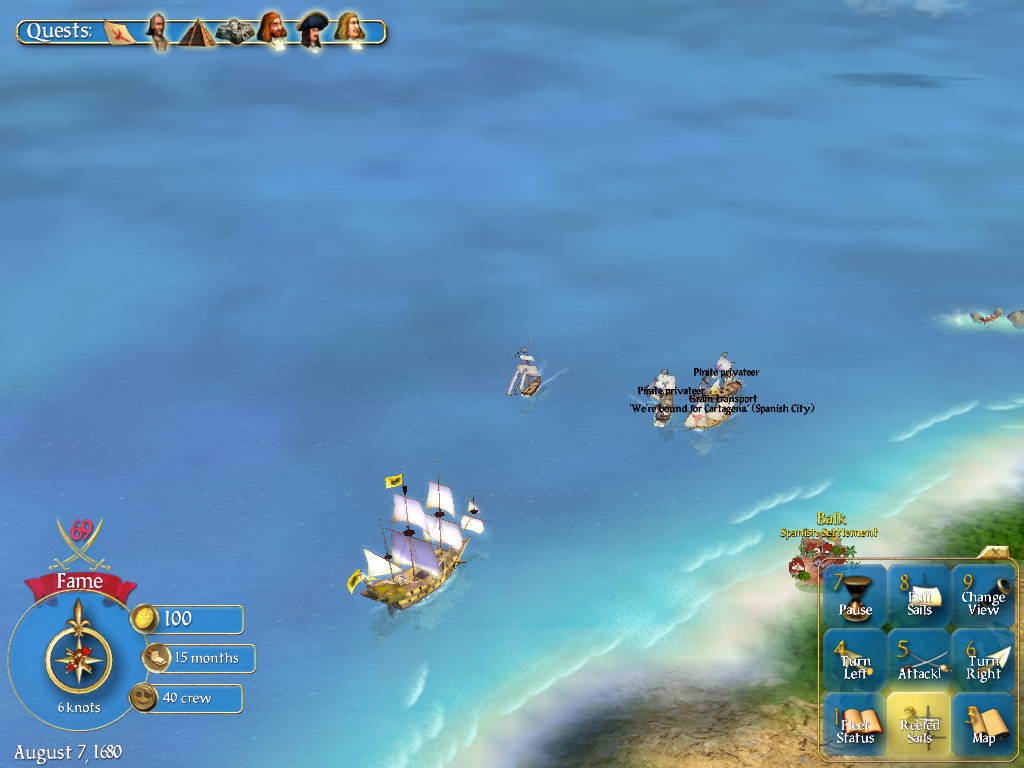1024x768 pixels.
Task: Set Full Sails
Action: tap(919, 595)
